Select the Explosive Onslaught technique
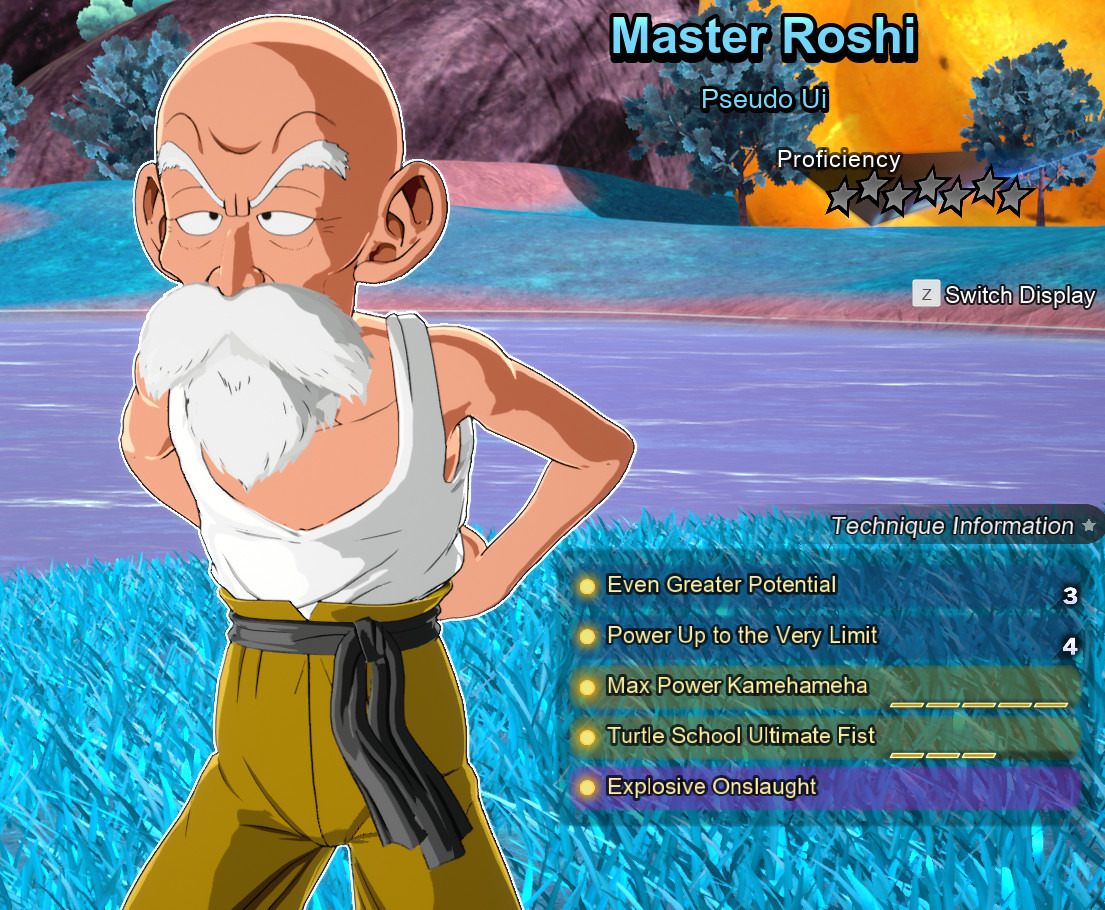The height and width of the screenshot is (910, 1105). (x=711, y=787)
